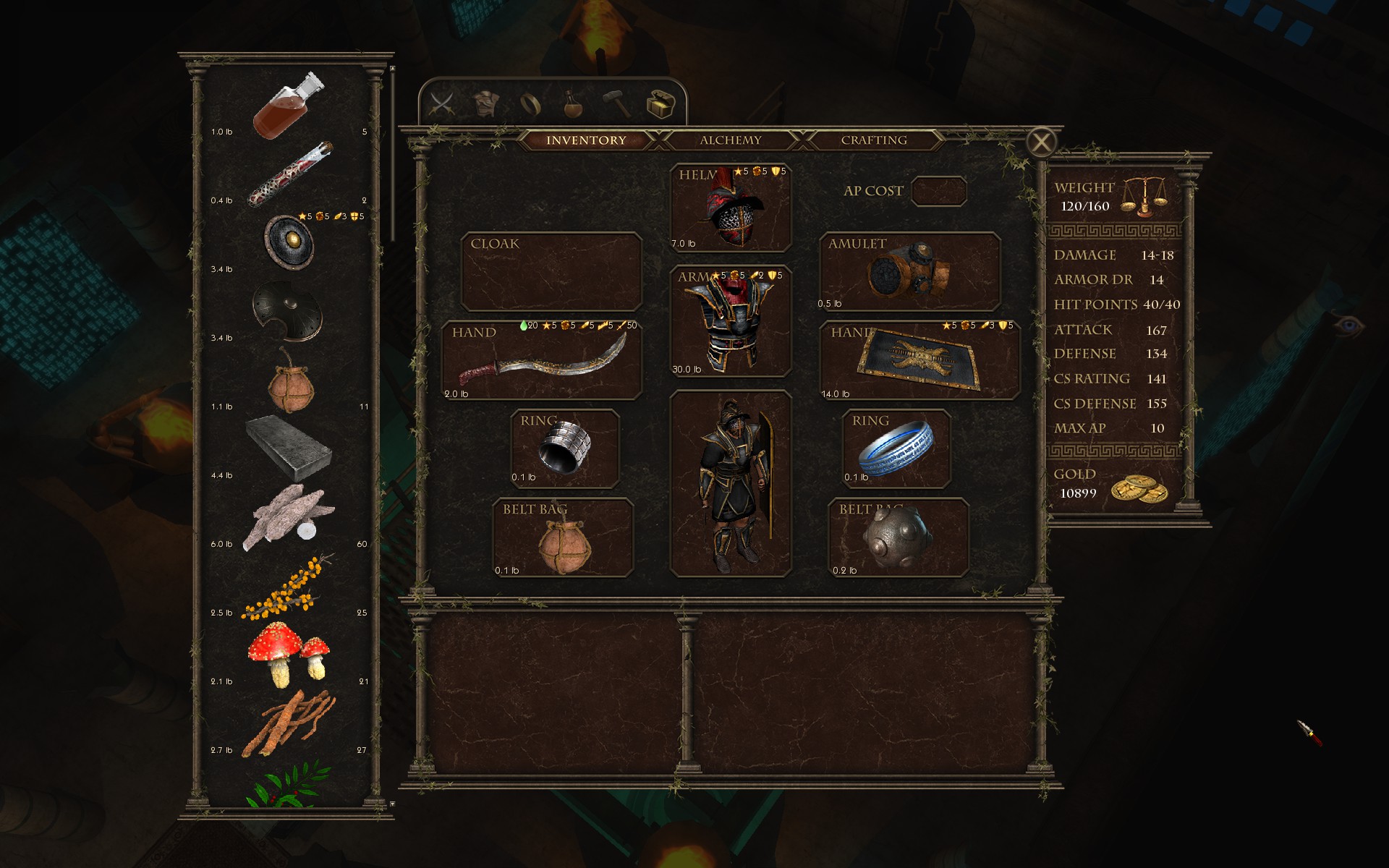Pick the red mushrooms in item list
1389x868 pixels.
289,653
